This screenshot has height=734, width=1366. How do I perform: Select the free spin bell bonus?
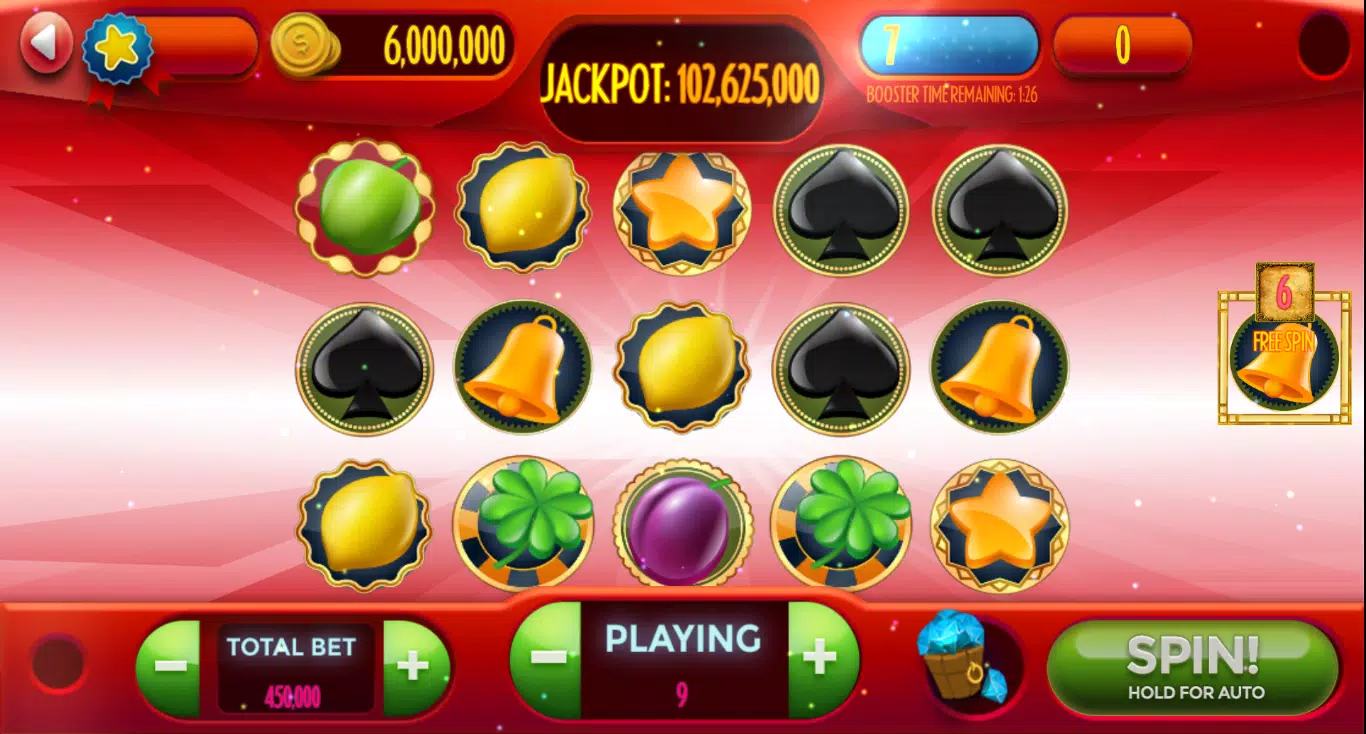1284,356
